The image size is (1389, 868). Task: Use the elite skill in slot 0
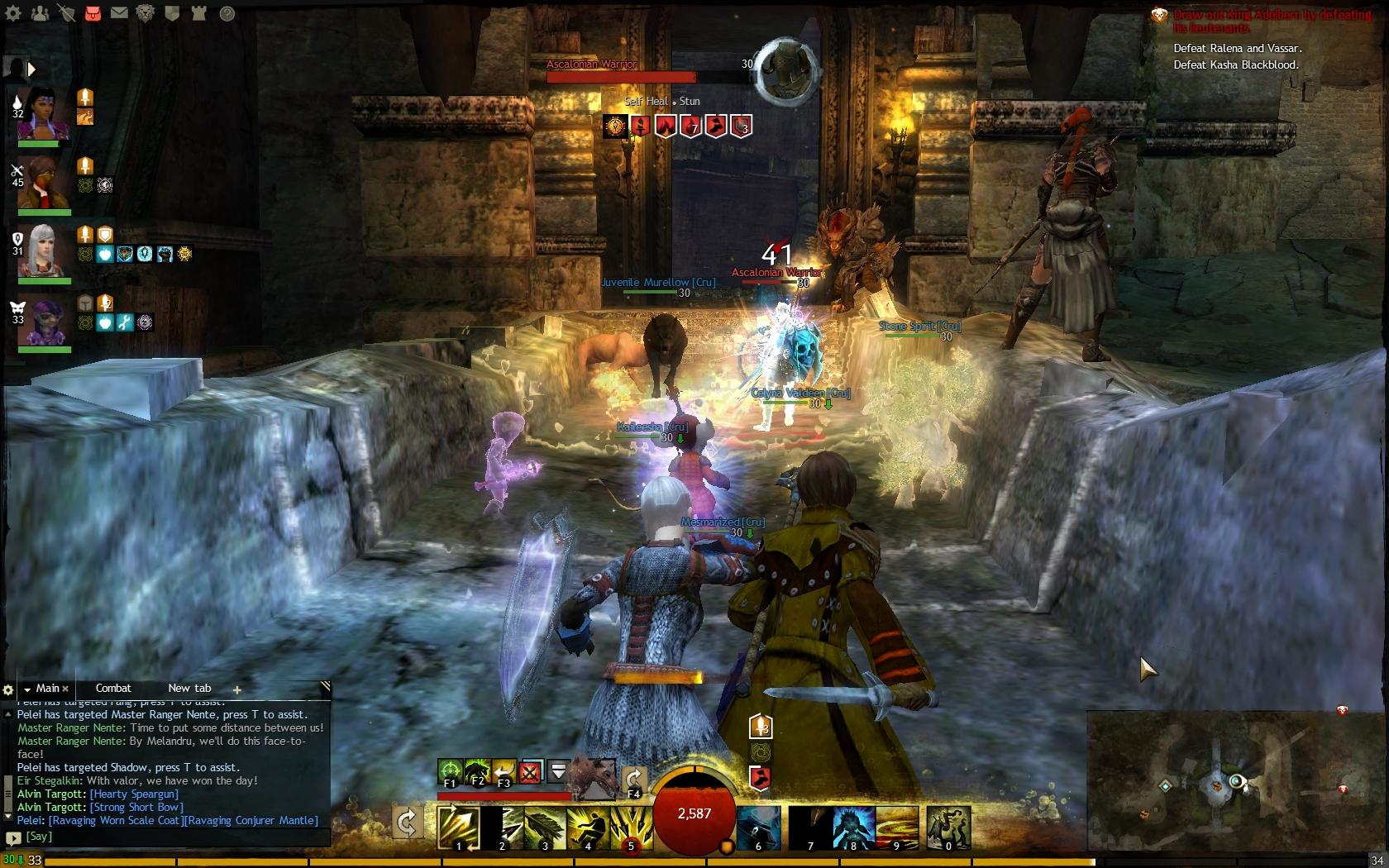coord(948,827)
